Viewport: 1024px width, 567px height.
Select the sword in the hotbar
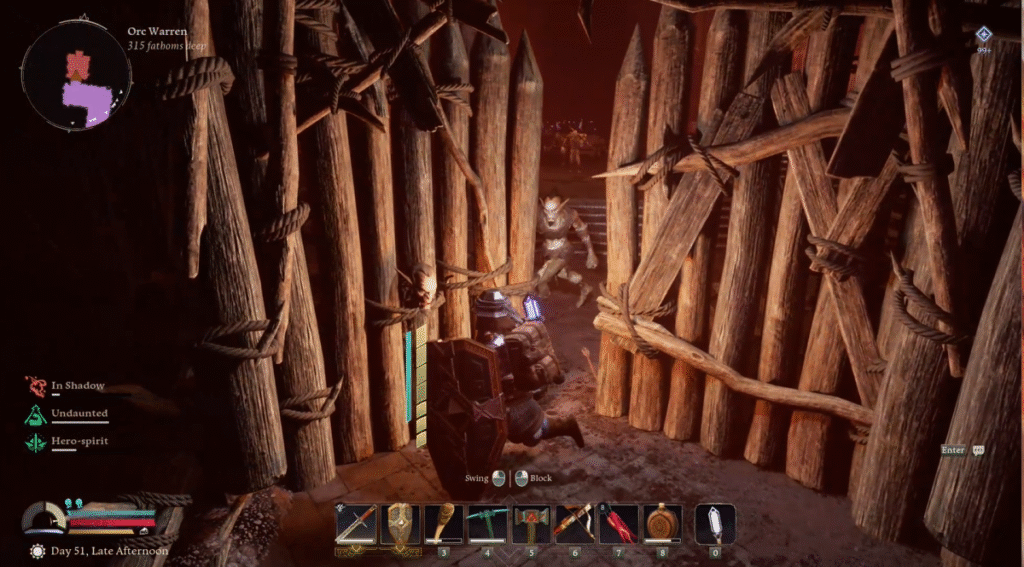click(x=356, y=523)
